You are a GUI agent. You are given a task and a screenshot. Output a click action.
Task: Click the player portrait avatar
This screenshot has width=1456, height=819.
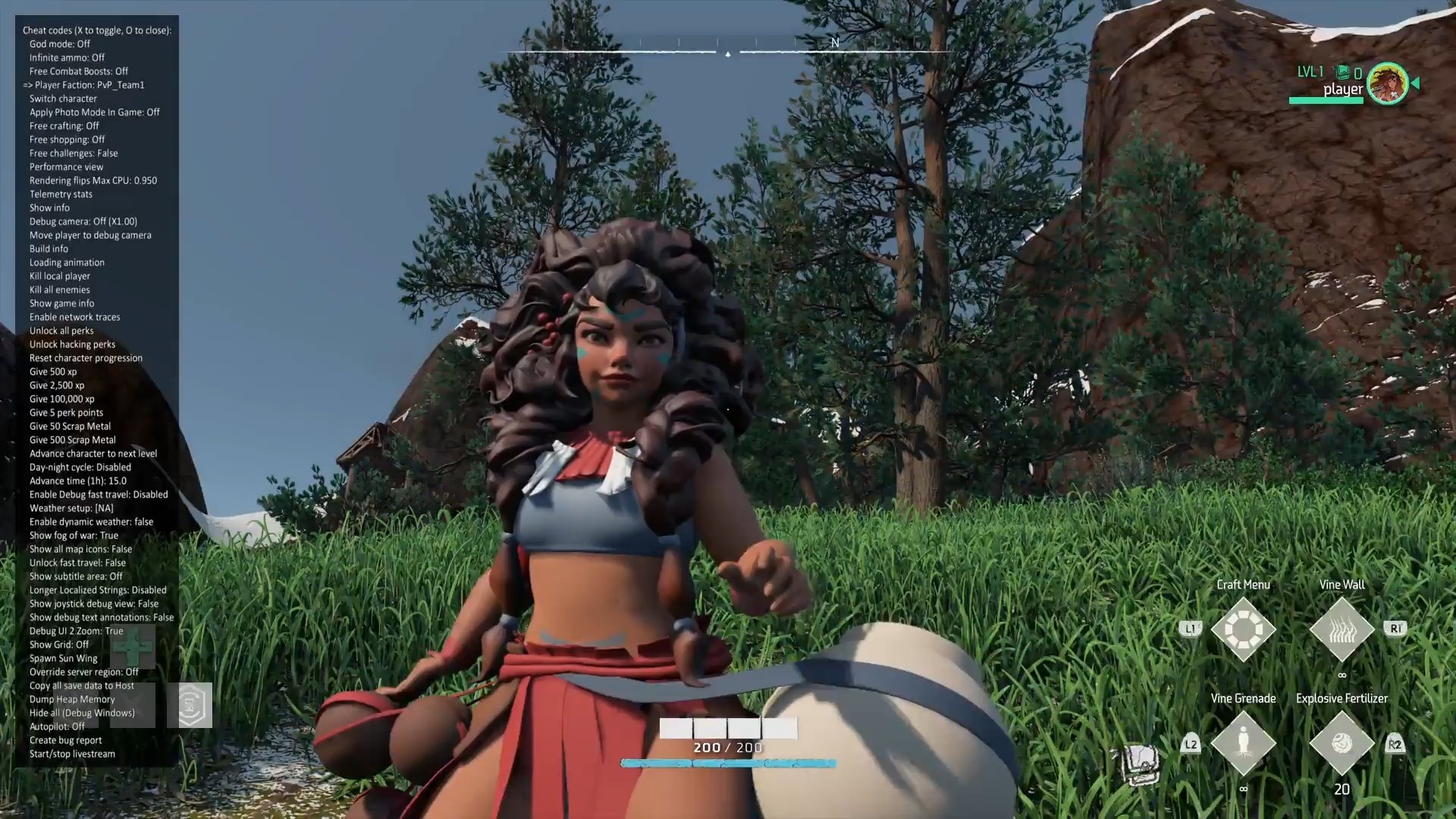(1388, 83)
